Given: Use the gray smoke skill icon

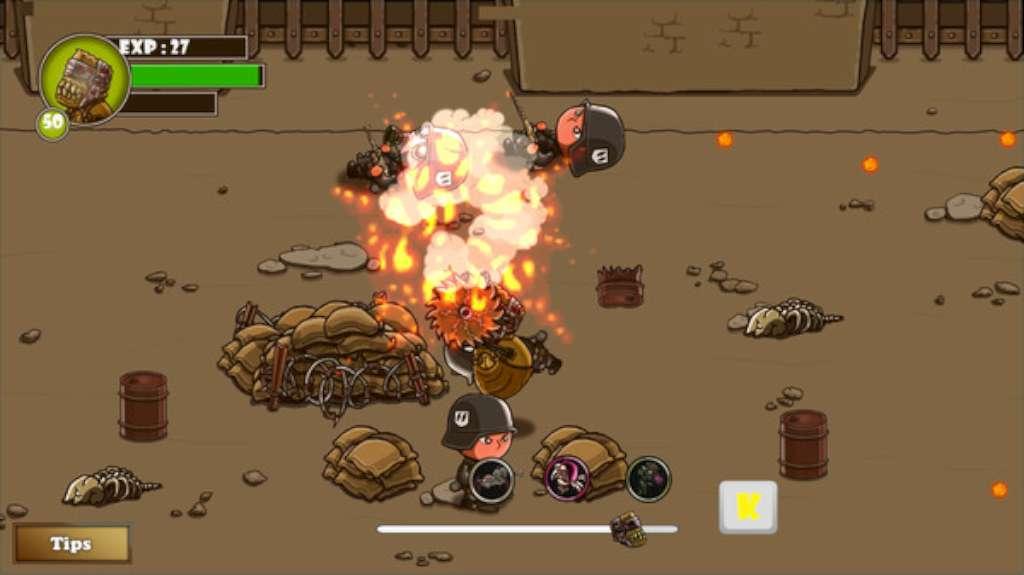Looking at the screenshot, I should coord(491,480).
